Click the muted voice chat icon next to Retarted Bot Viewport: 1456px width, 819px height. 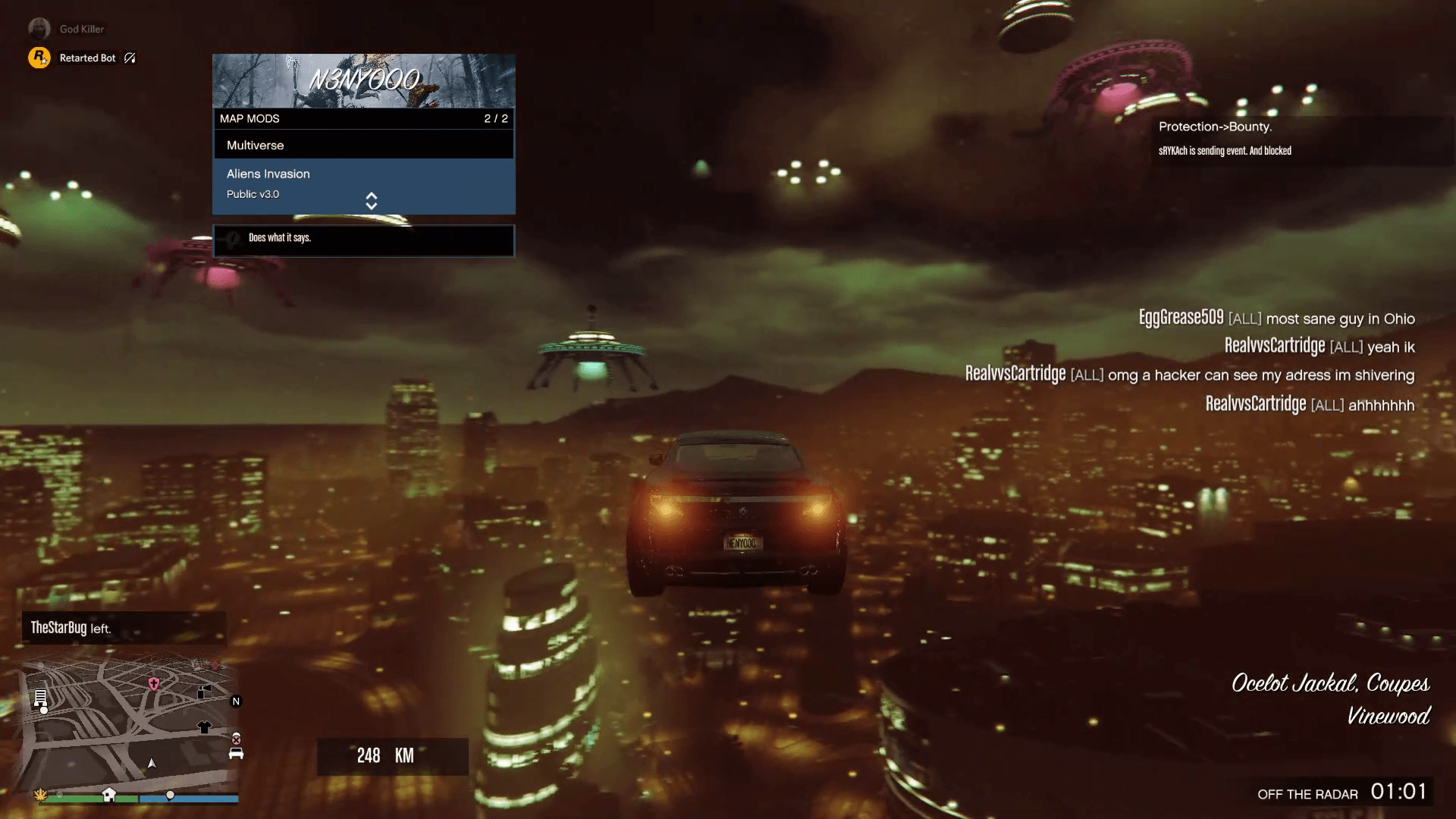pyautogui.click(x=129, y=58)
